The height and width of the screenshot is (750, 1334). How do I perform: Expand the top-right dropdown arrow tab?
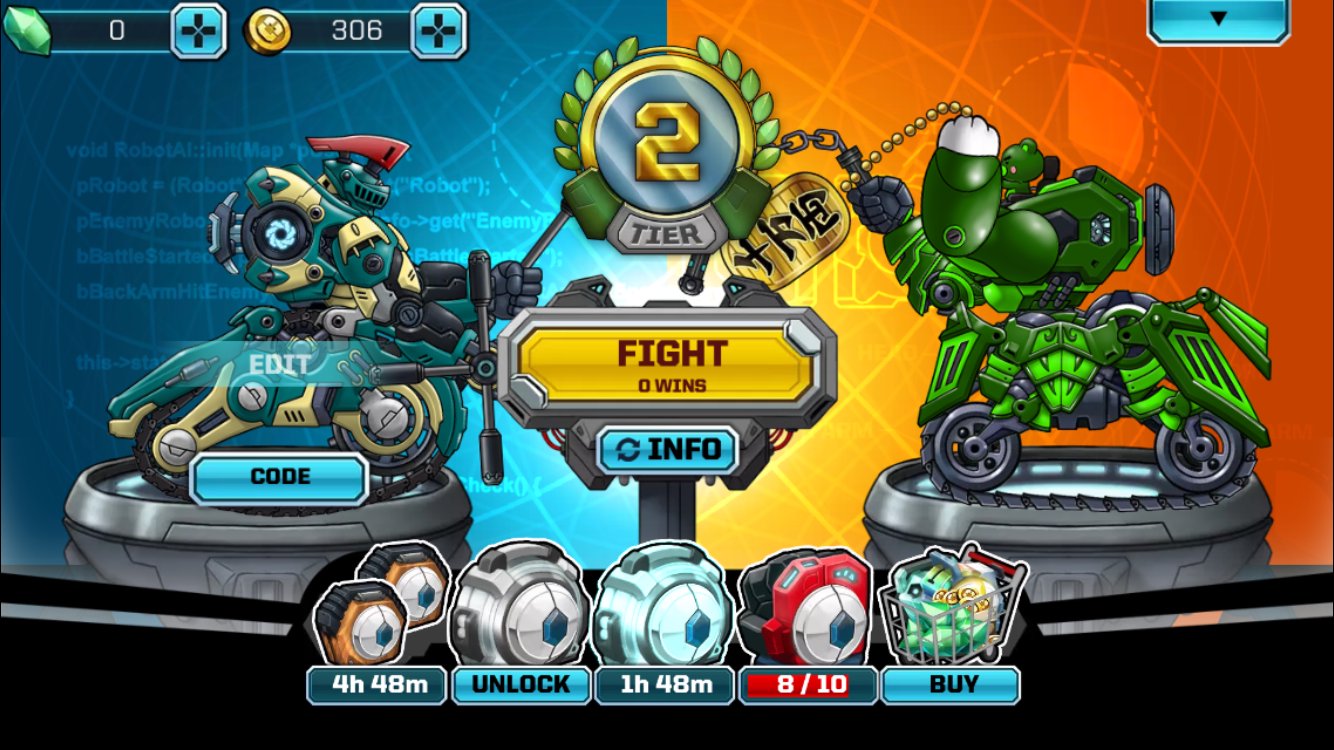[1217, 19]
